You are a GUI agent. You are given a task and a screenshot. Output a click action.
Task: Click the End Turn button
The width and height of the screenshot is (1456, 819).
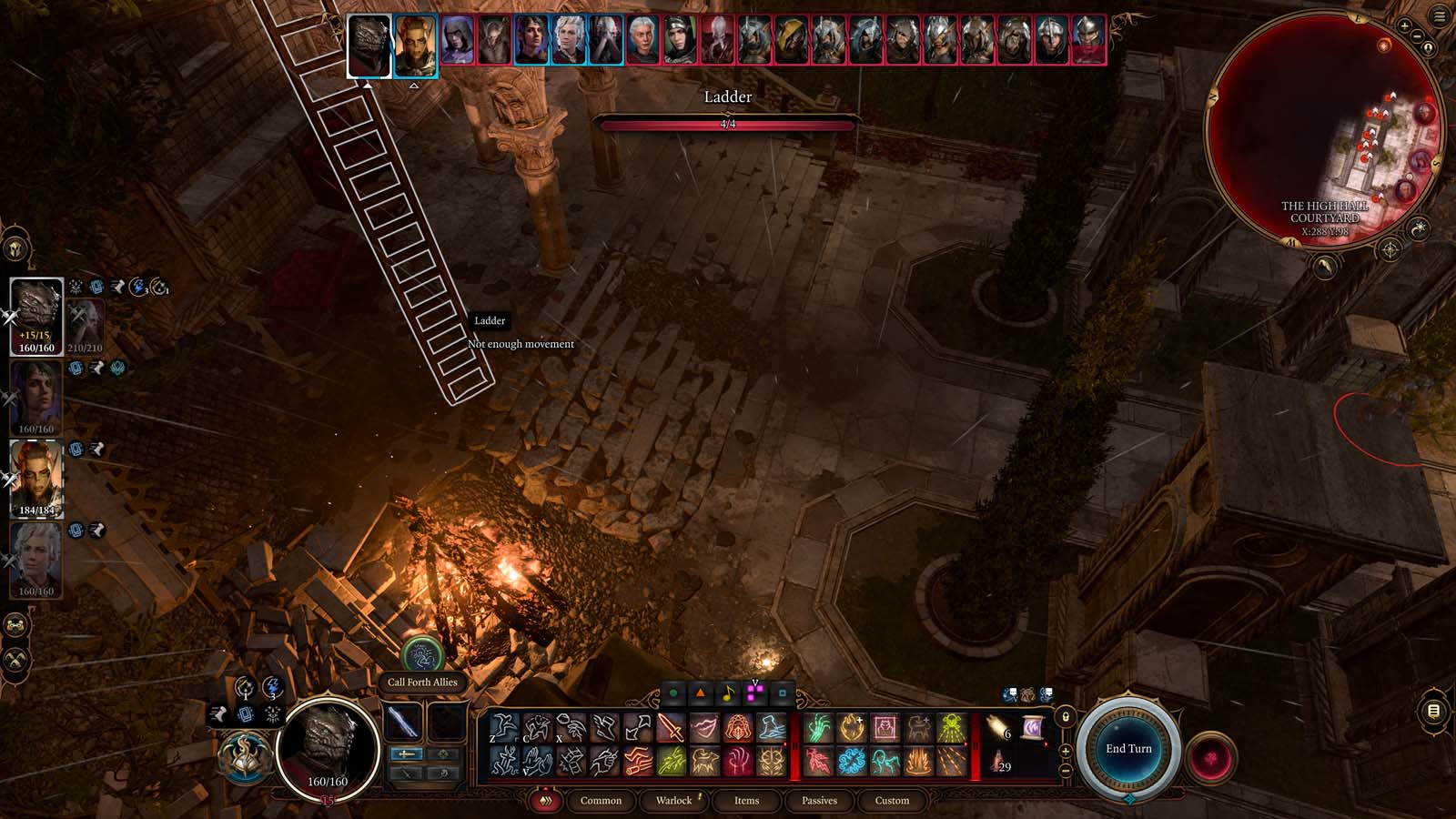click(x=1128, y=749)
